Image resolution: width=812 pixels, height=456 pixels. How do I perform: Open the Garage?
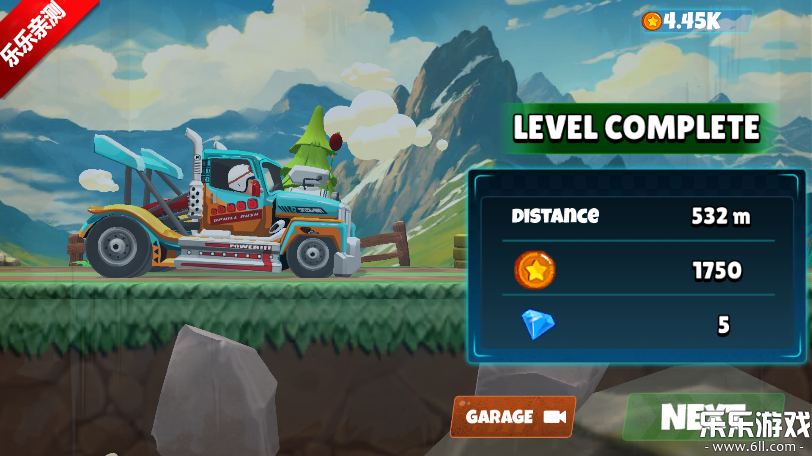pos(514,416)
